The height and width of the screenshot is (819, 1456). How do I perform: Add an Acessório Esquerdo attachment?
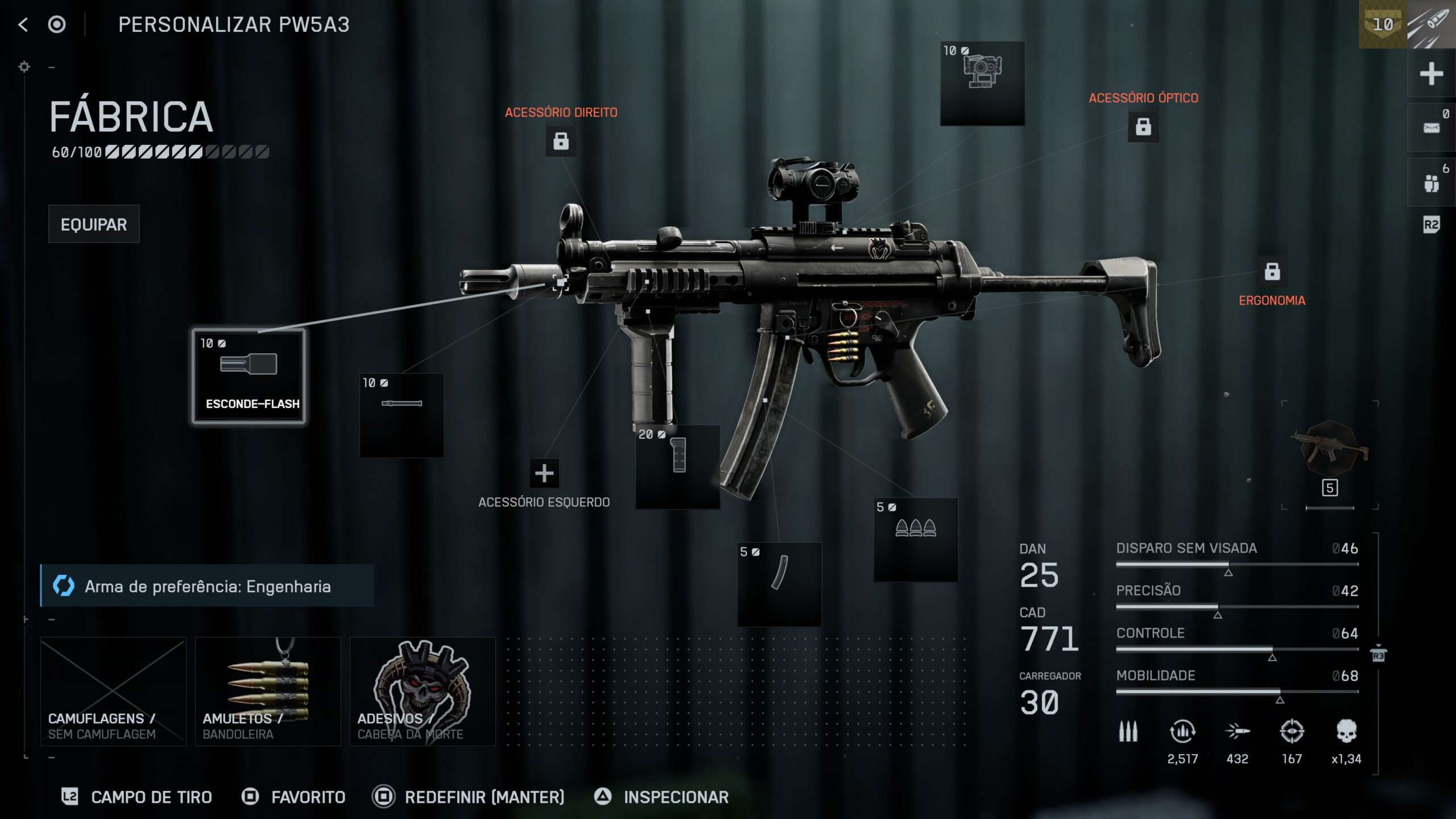544,473
